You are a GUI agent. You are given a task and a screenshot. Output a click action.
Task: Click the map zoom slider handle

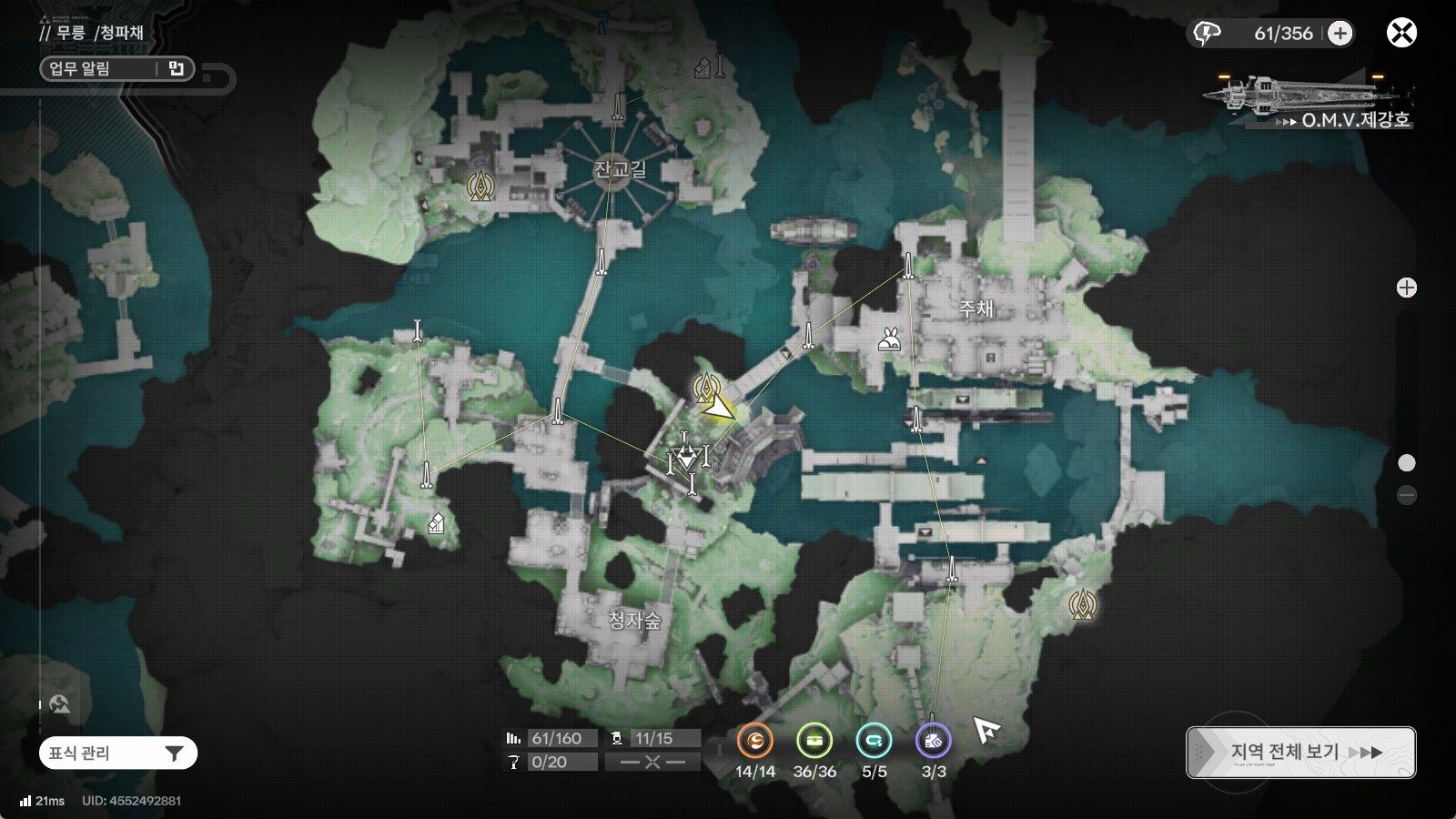(x=1407, y=463)
